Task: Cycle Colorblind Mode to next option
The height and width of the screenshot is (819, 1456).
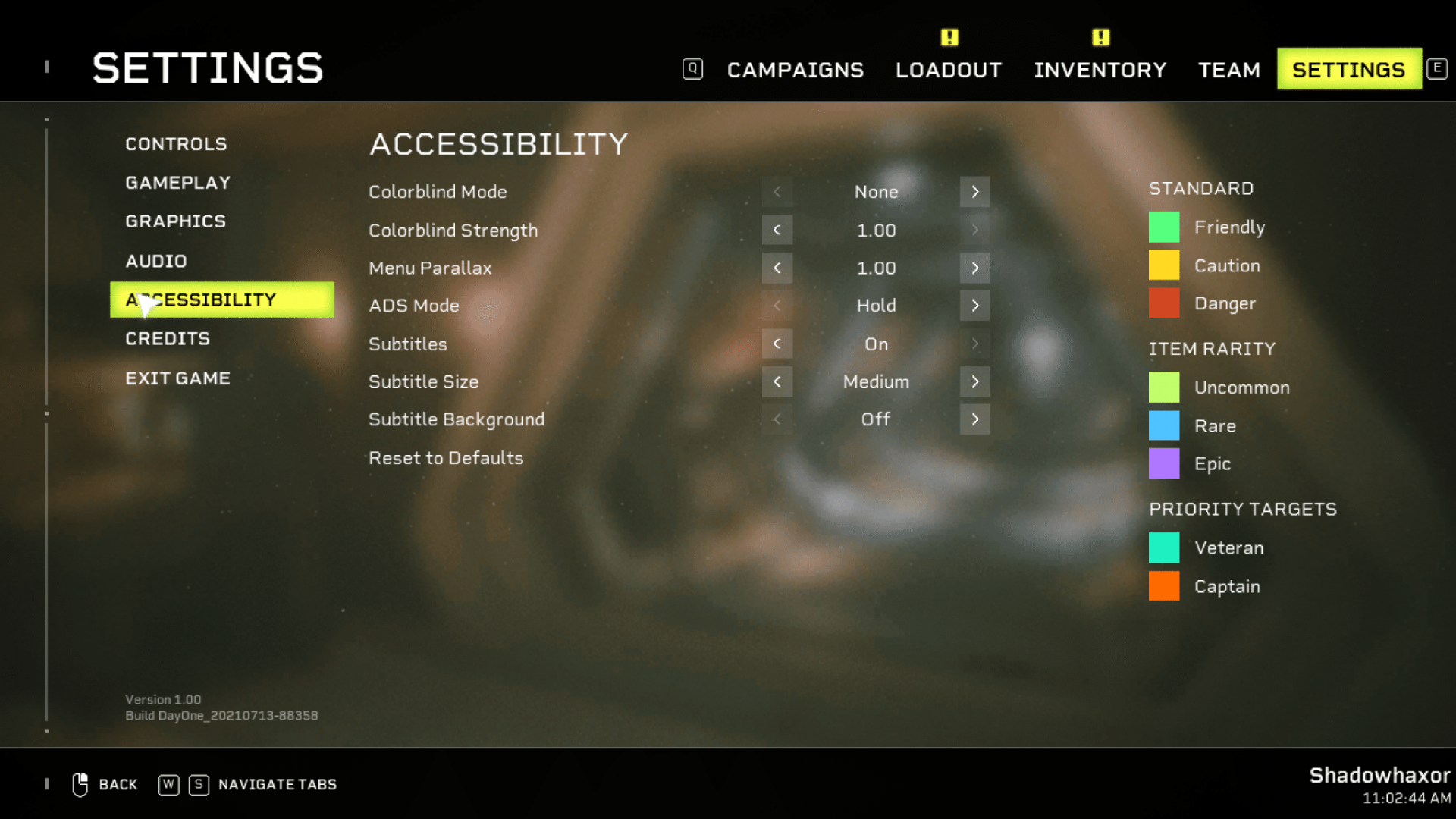Action: 974,192
